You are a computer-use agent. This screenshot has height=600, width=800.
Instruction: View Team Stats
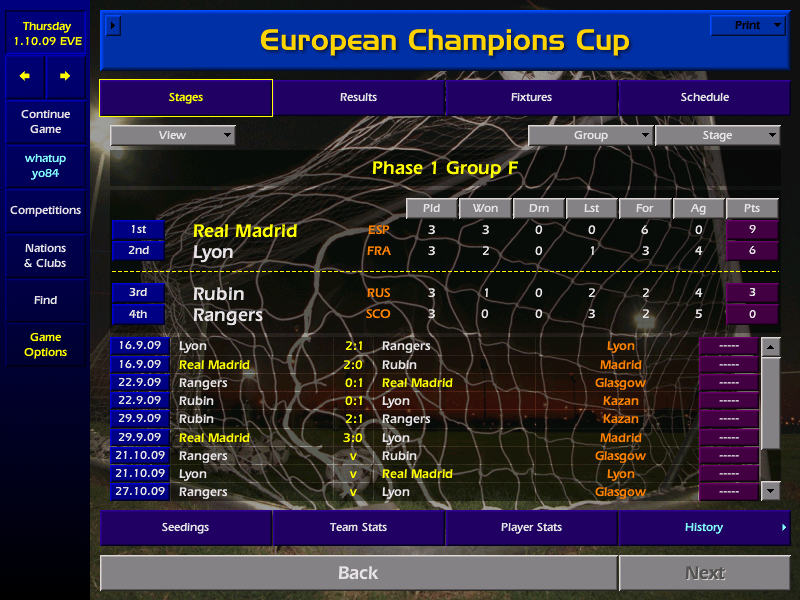tap(358, 527)
